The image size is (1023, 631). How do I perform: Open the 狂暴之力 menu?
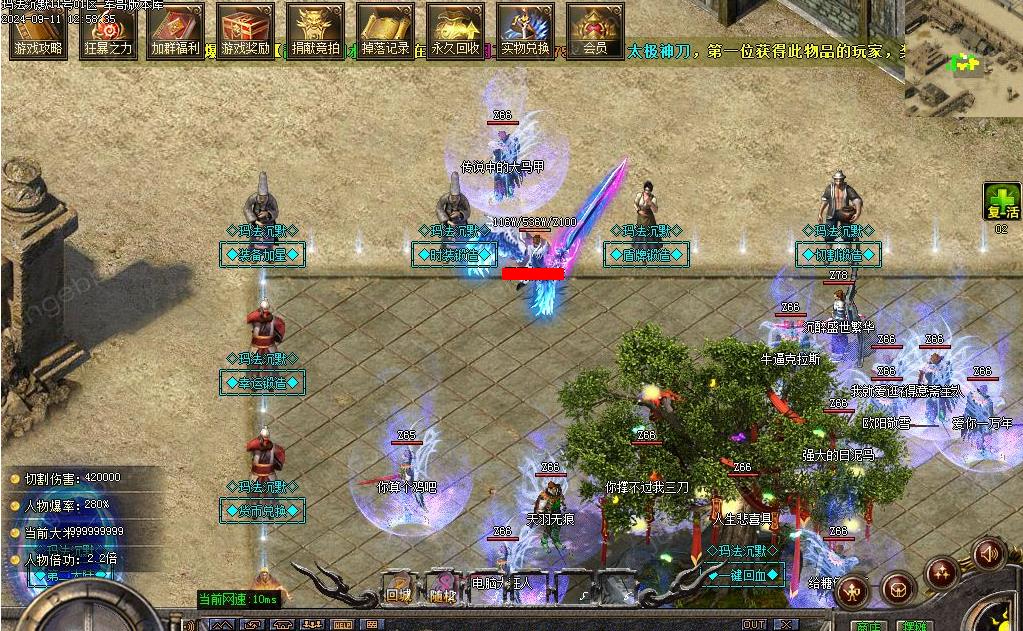(108, 30)
